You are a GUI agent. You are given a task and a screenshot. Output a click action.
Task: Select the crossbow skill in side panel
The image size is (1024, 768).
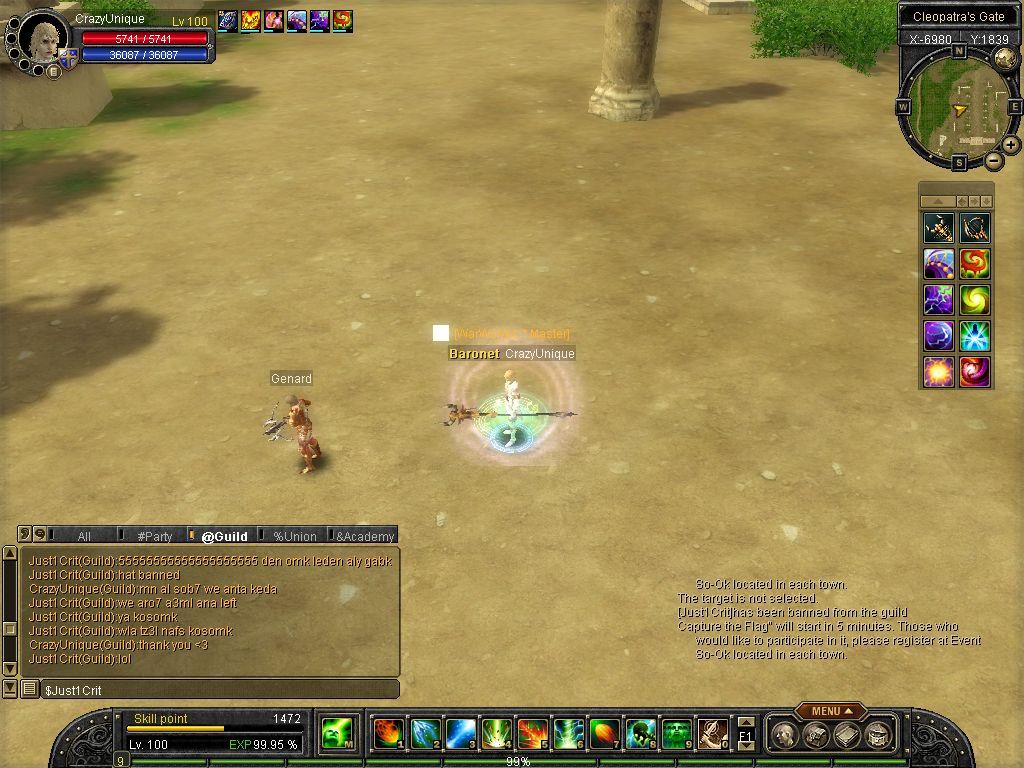[x=938, y=228]
